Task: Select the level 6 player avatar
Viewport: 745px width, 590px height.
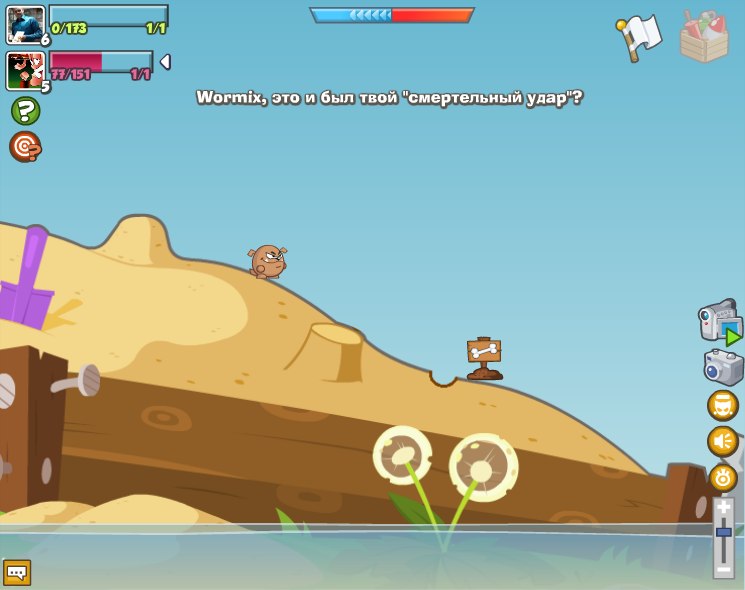Action: pyautogui.click(x=25, y=24)
